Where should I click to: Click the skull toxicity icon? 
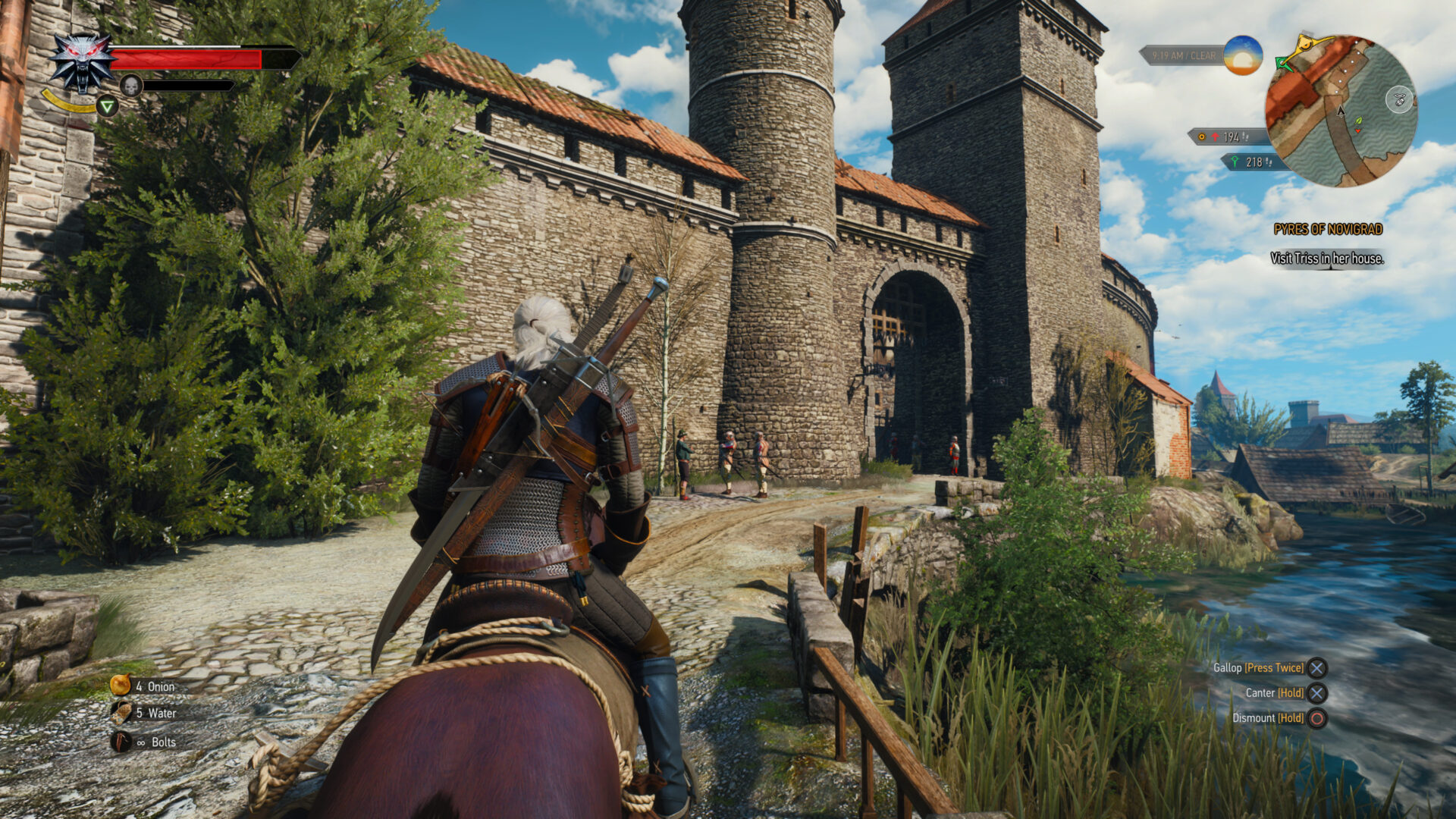coord(131,86)
